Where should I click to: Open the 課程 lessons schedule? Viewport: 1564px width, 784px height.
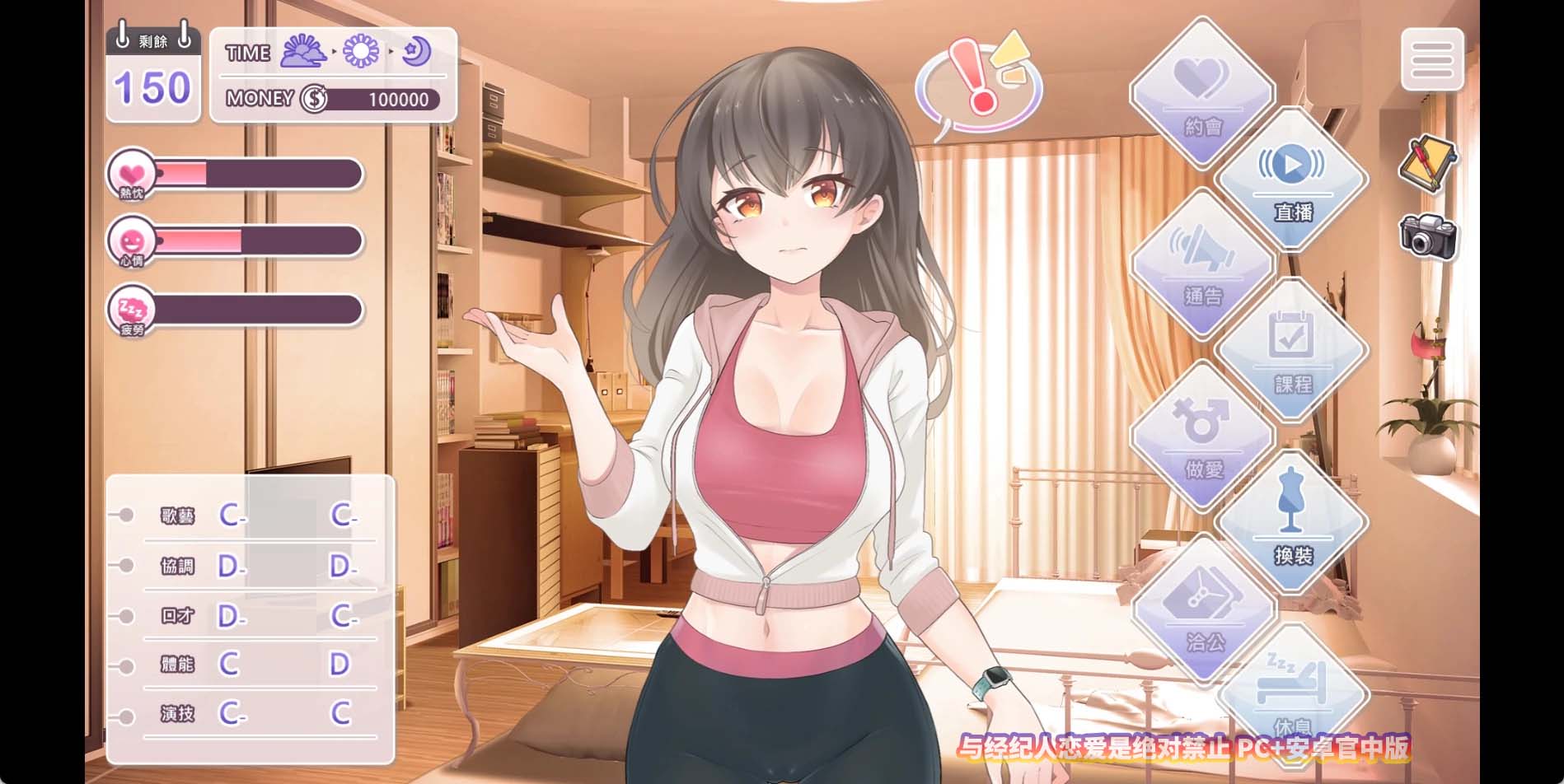pyautogui.click(x=1291, y=352)
